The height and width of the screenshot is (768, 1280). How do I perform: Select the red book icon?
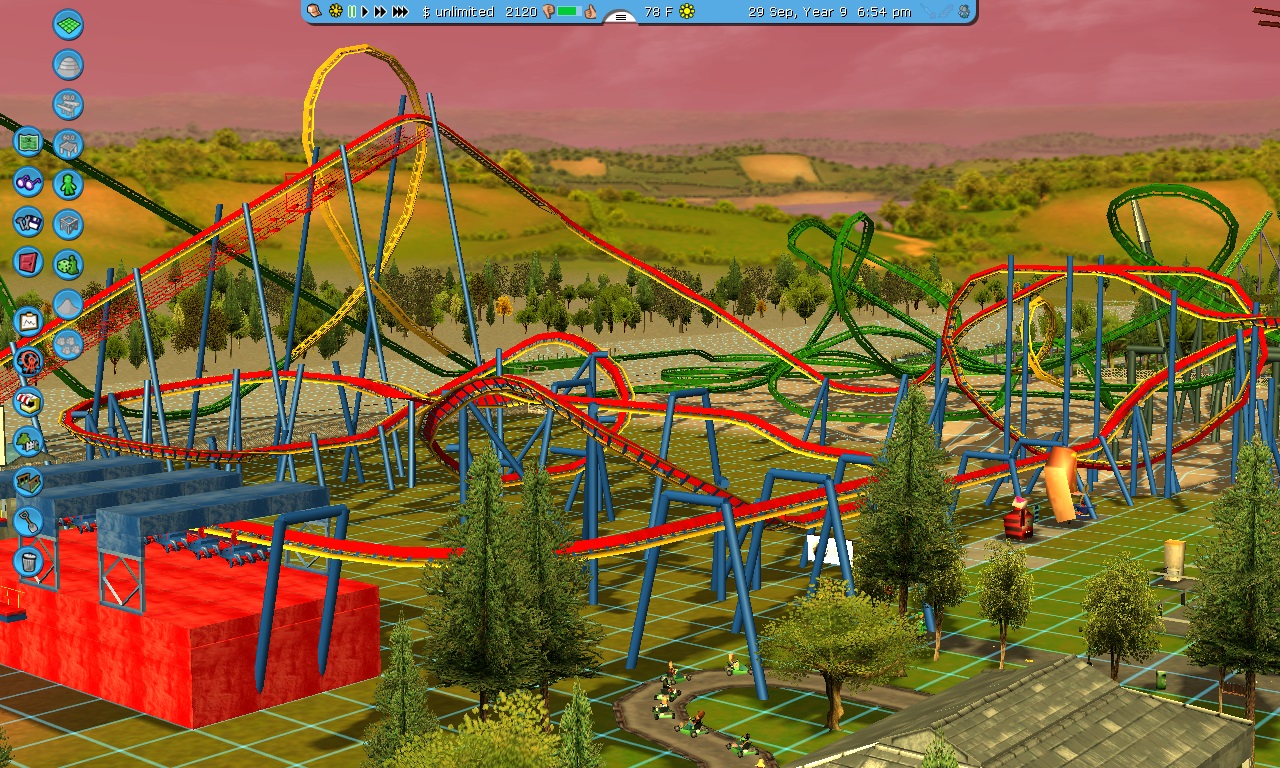coord(28,262)
